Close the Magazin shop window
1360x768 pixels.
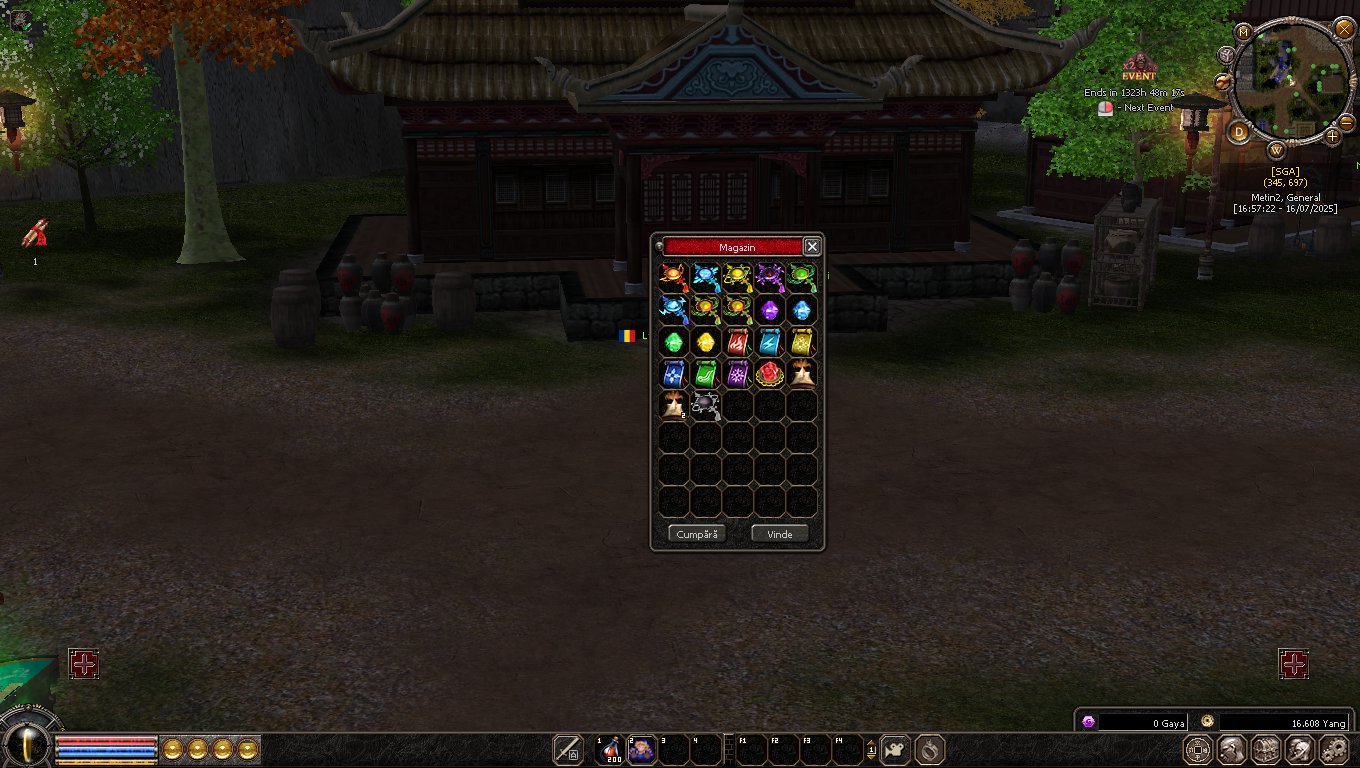click(x=812, y=247)
